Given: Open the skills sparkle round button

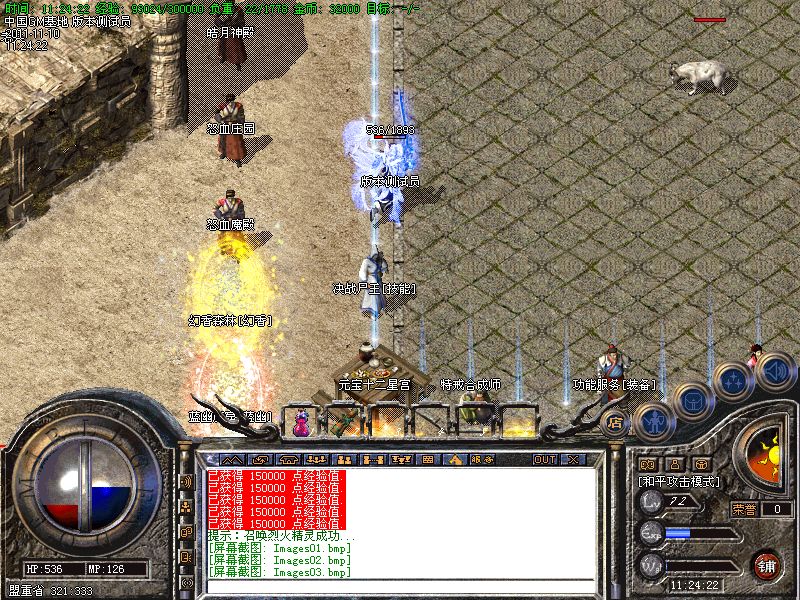Looking at the screenshot, I should coord(735,380).
